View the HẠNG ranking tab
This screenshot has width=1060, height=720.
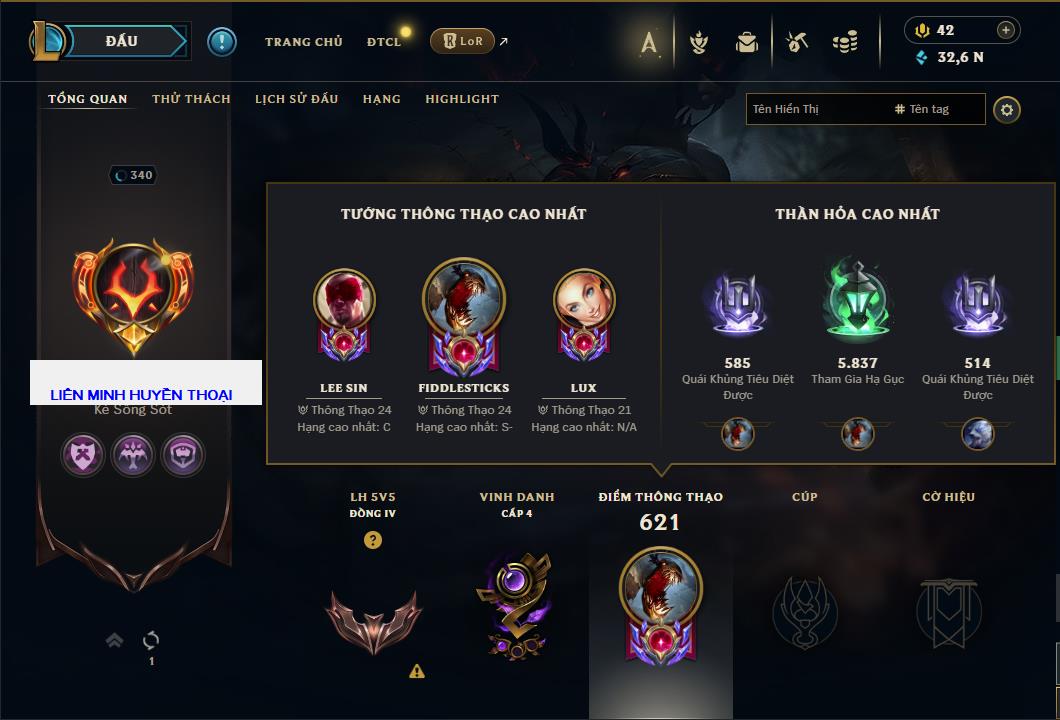[381, 99]
